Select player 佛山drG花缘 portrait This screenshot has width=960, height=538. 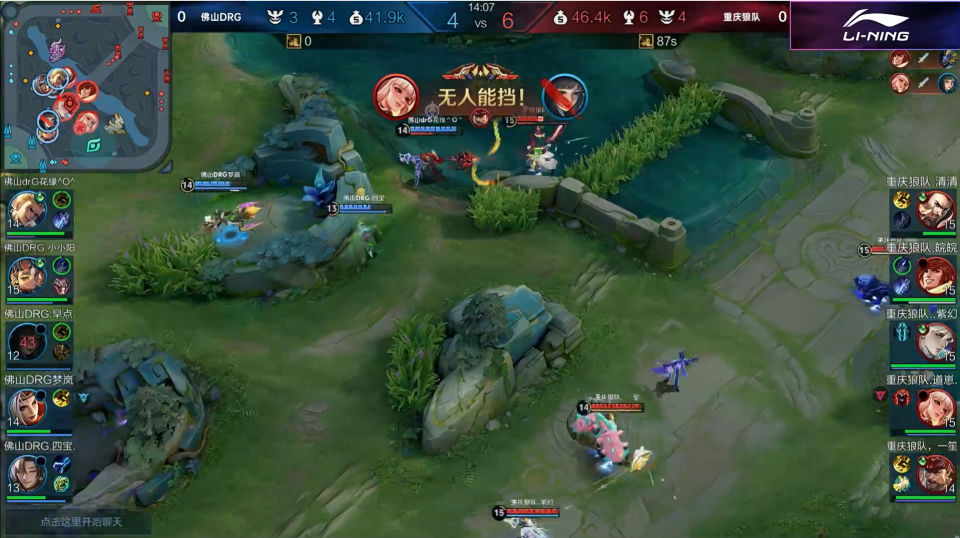click(x=26, y=209)
